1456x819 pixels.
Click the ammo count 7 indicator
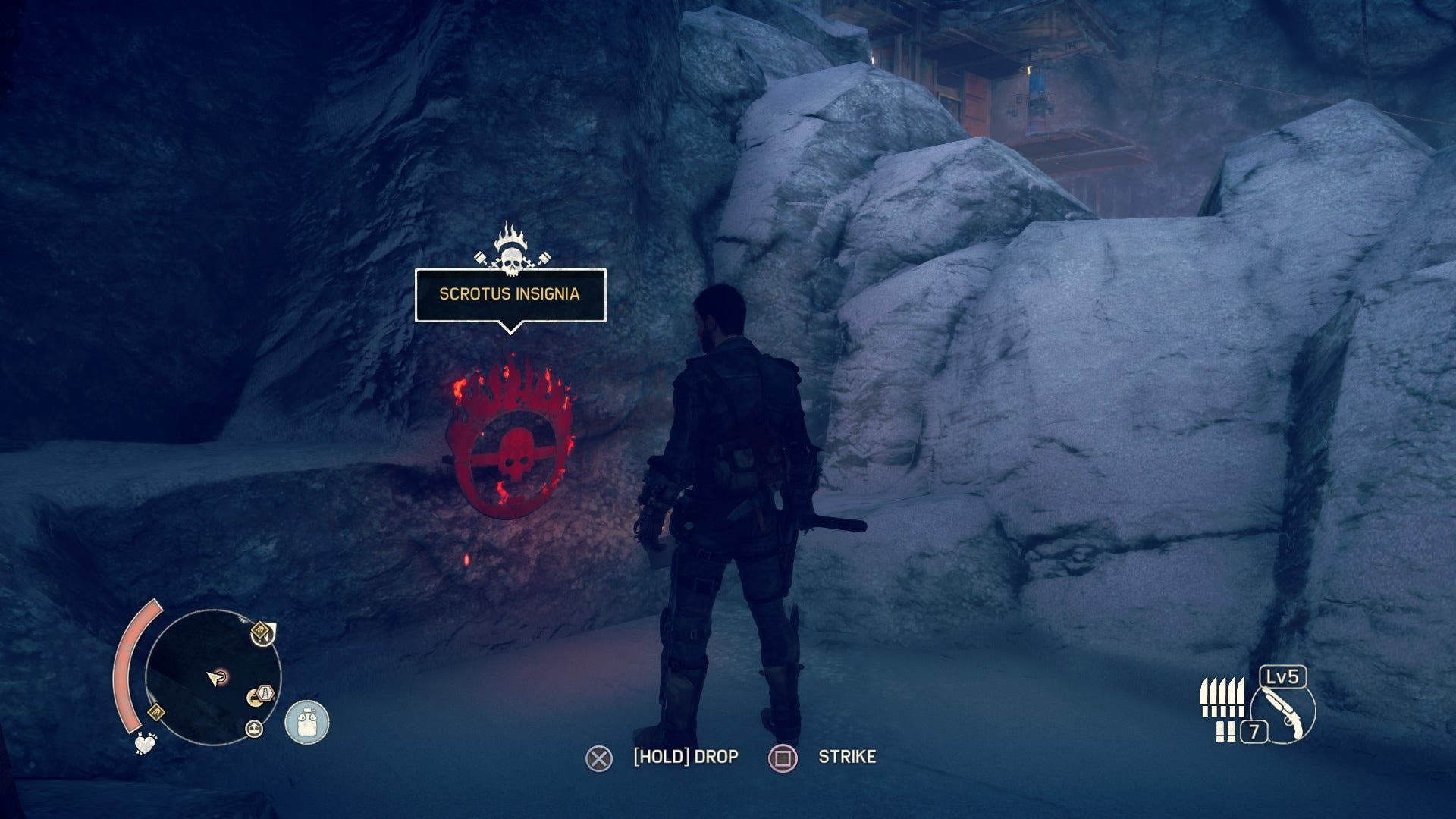pos(1254,731)
